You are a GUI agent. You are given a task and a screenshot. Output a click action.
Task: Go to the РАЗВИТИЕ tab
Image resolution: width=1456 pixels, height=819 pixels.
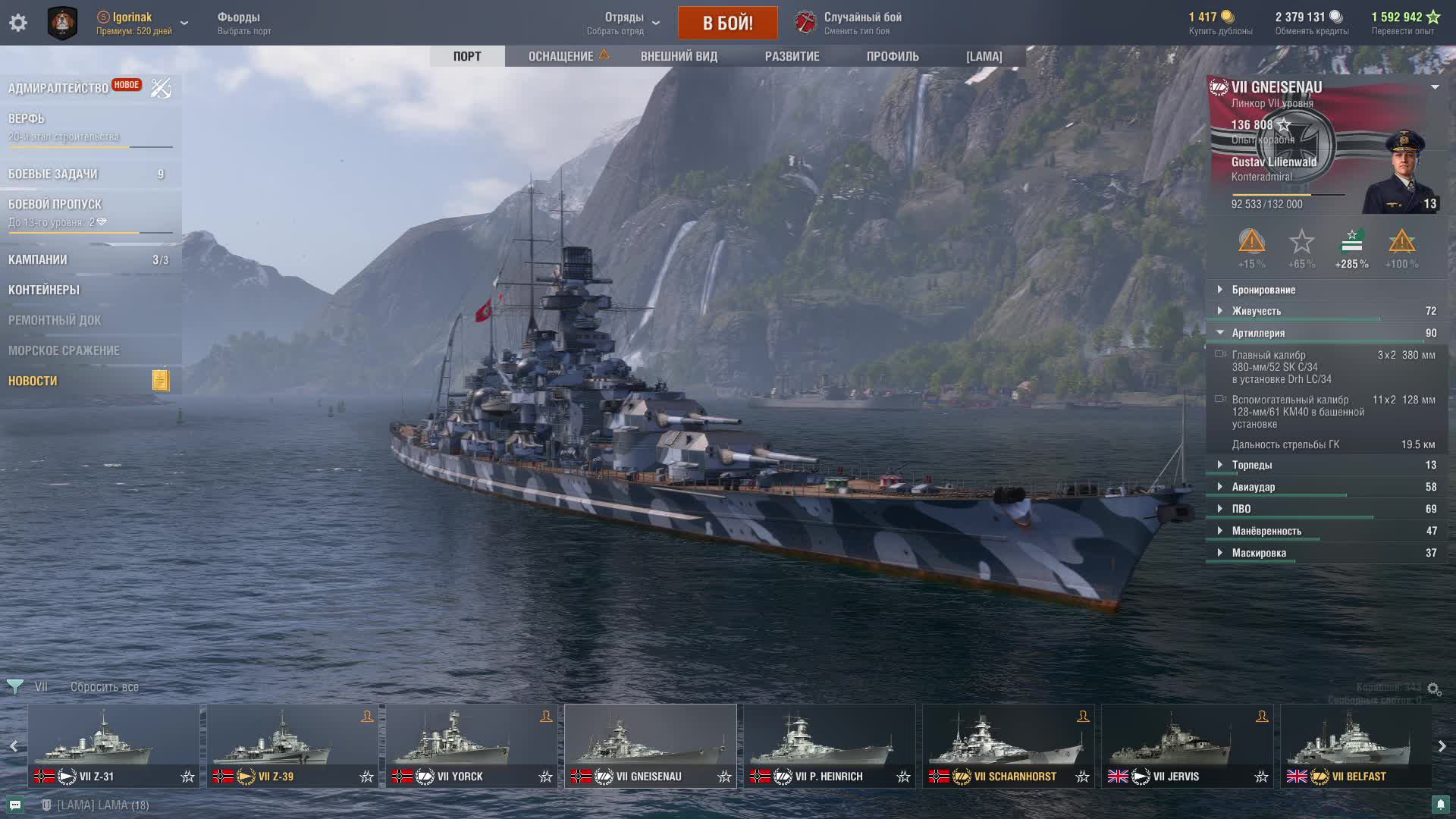coord(792,56)
